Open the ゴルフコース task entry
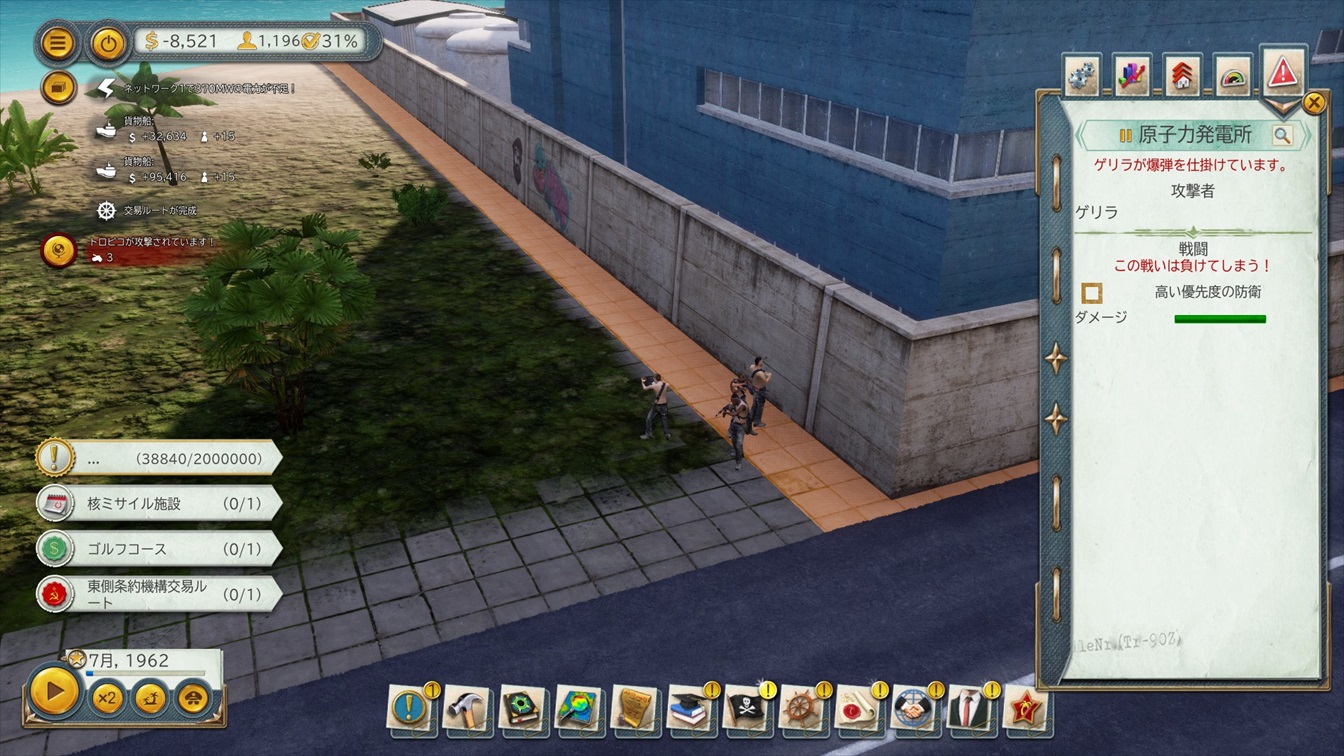This screenshot has height=756, width=1344. pyautogui.click(x=158, y=549)
